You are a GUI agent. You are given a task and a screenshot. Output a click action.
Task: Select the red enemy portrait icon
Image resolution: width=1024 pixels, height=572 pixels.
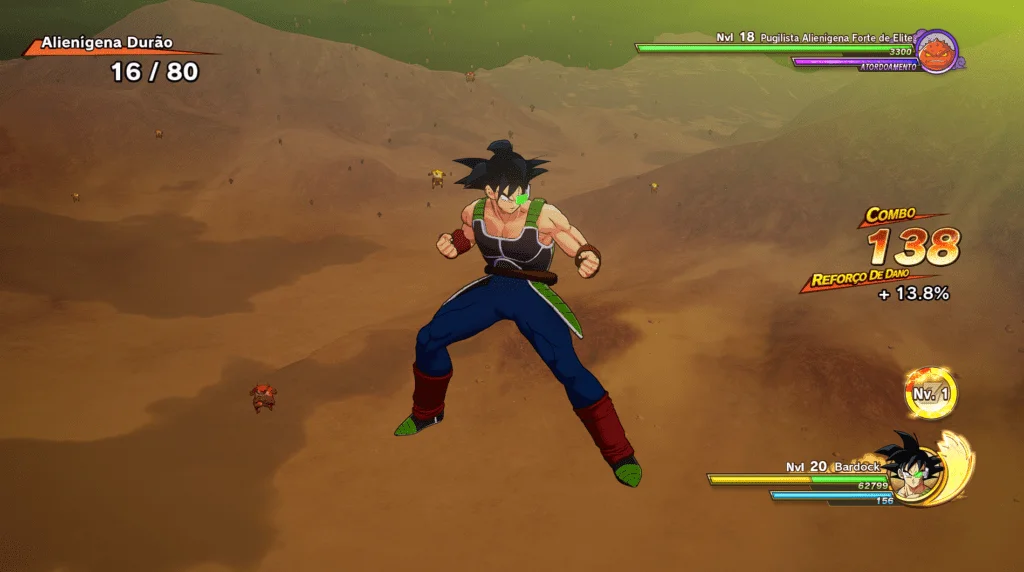937,51
